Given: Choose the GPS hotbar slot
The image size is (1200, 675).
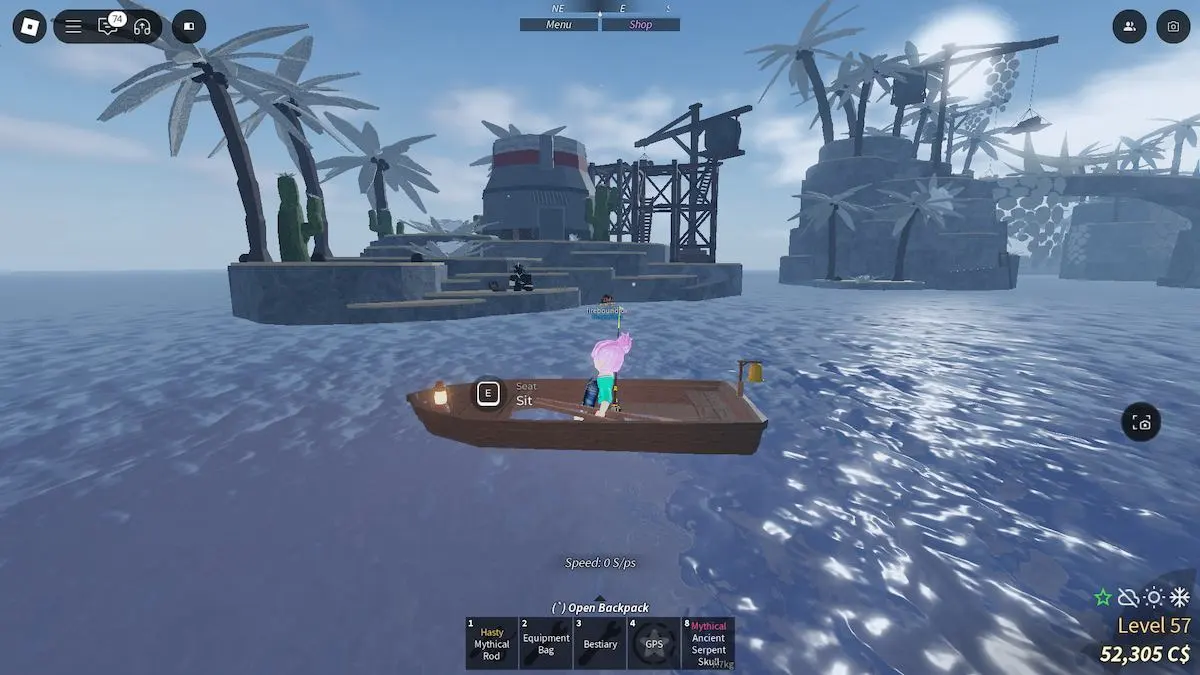Looking at the screenshot, I should click(654, 643).
